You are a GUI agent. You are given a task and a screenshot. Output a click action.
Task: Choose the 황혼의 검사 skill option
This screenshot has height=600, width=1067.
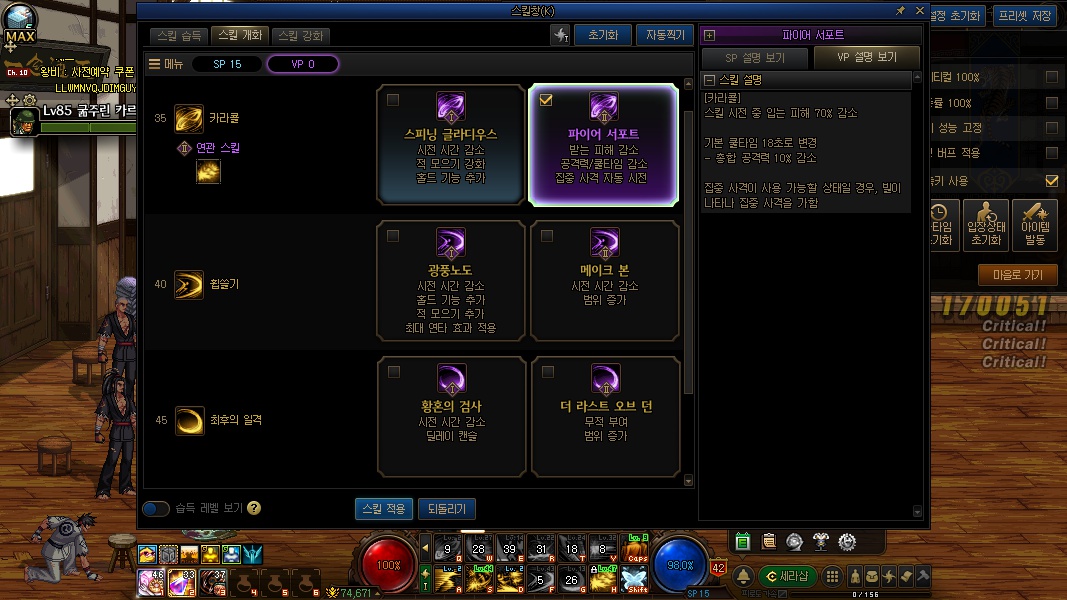[451, 417]
